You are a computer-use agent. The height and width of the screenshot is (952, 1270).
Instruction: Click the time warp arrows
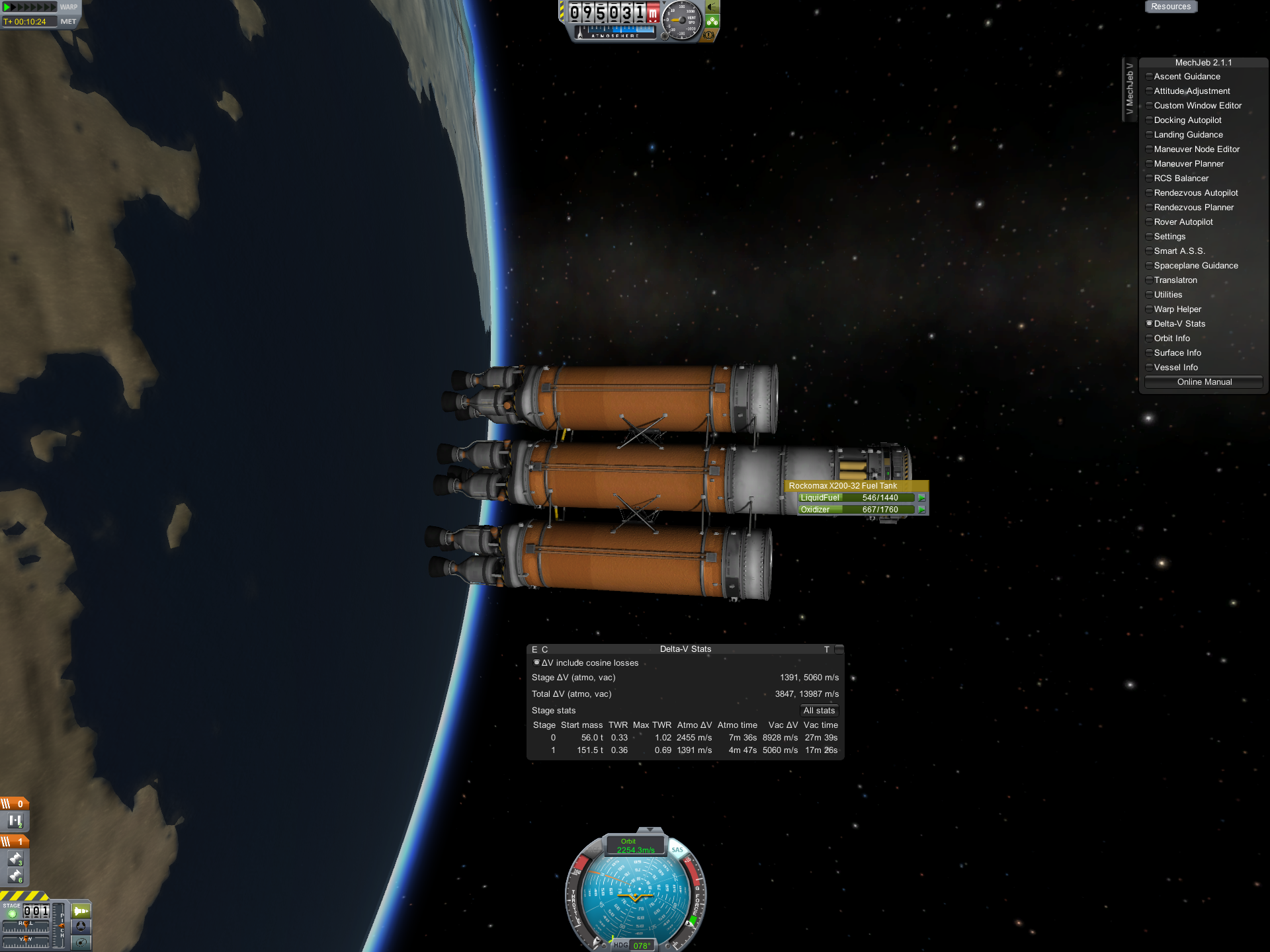pyautogui.click(x=30, y=7)
